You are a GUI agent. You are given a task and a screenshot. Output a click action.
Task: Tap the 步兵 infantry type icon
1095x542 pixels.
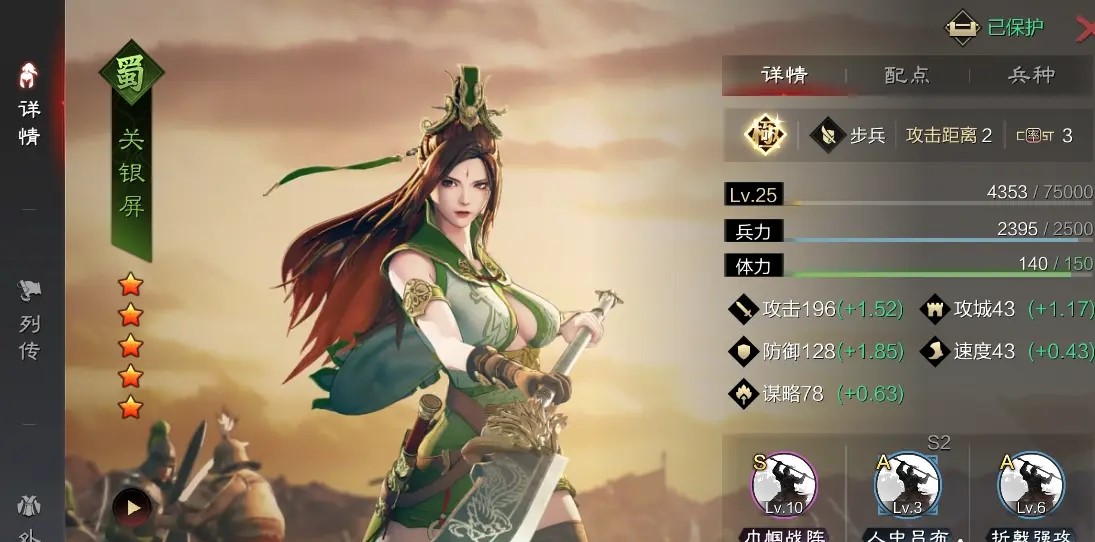[828, 135]
